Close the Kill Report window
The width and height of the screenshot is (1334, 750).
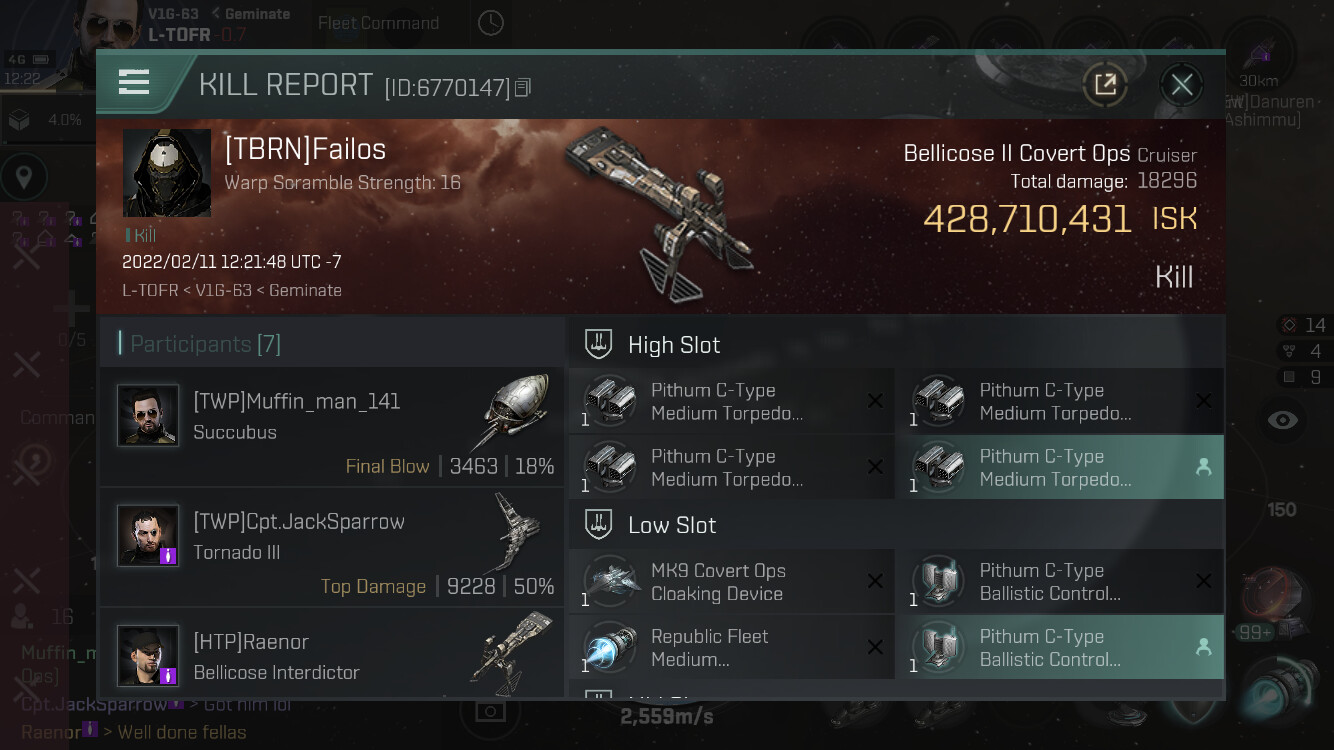tap(1181, 85)
